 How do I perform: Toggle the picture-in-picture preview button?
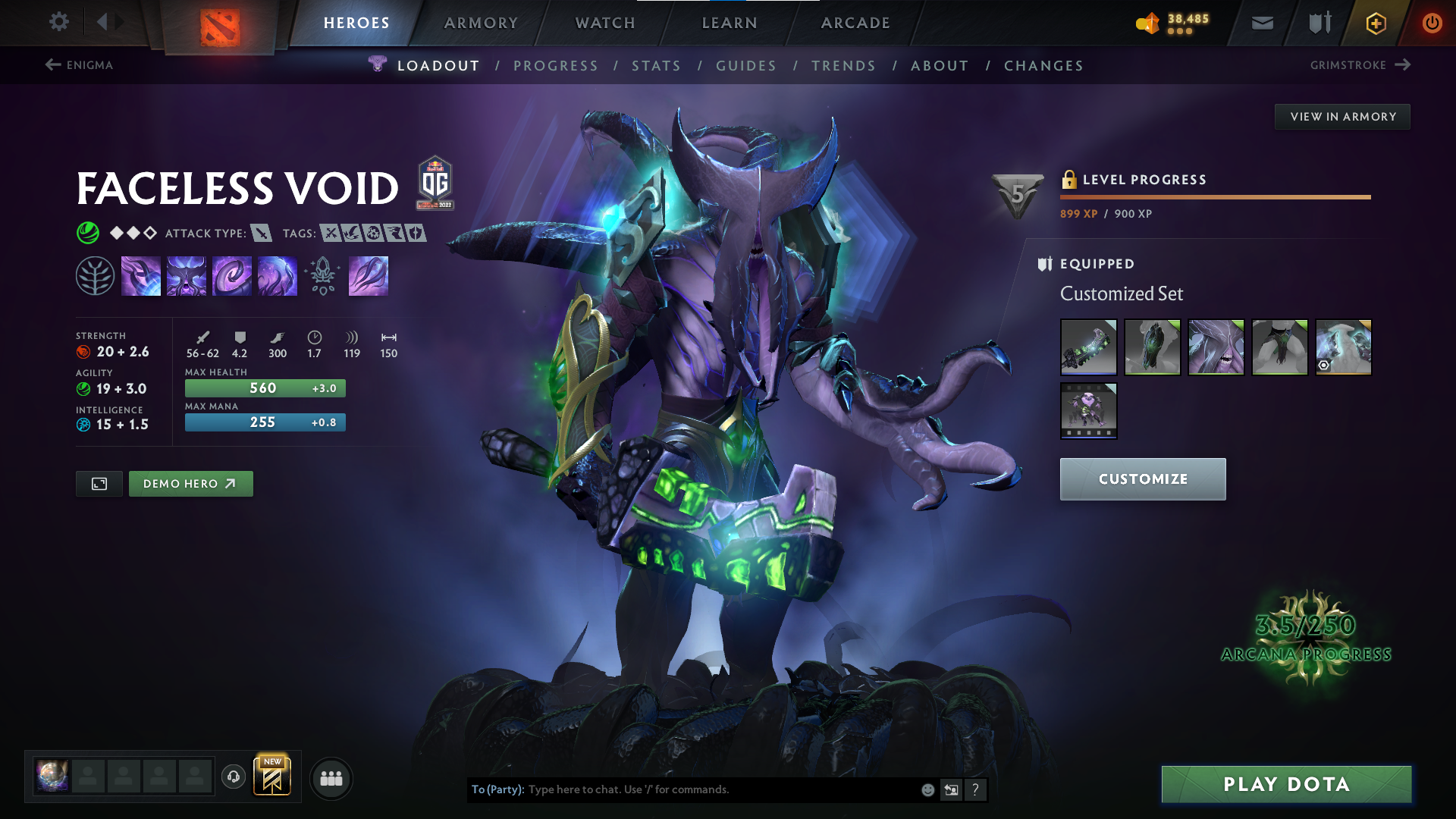pos(98,483)
